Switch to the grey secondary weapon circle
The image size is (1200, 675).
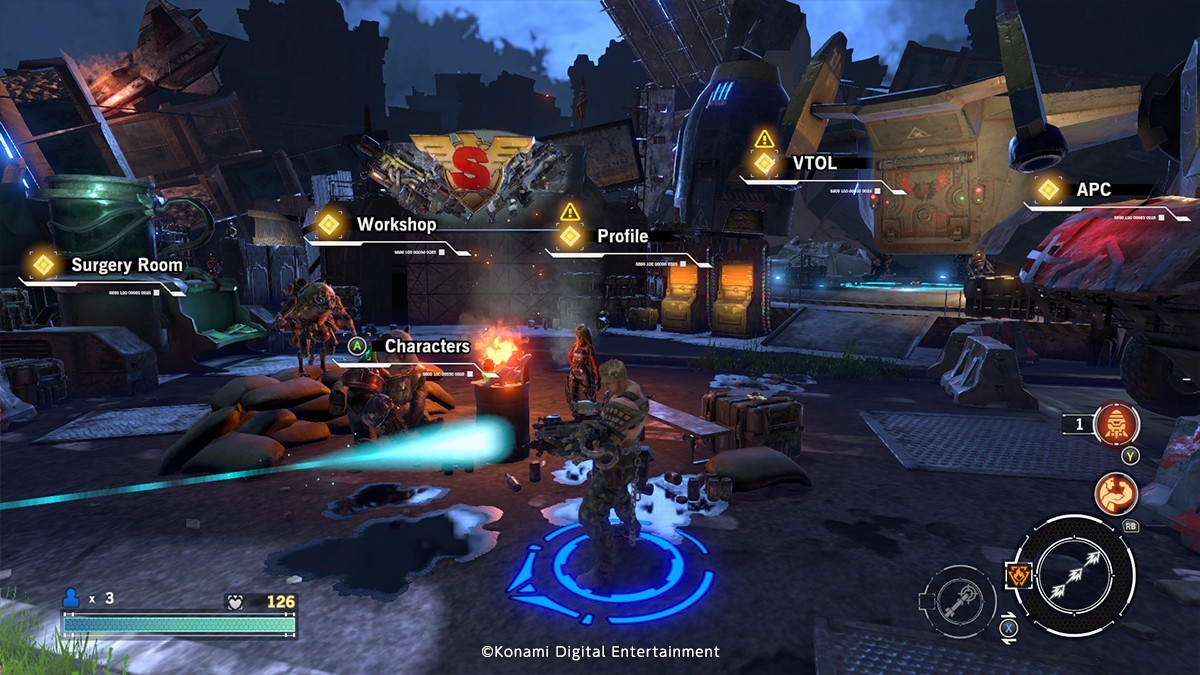click(958, 601)
